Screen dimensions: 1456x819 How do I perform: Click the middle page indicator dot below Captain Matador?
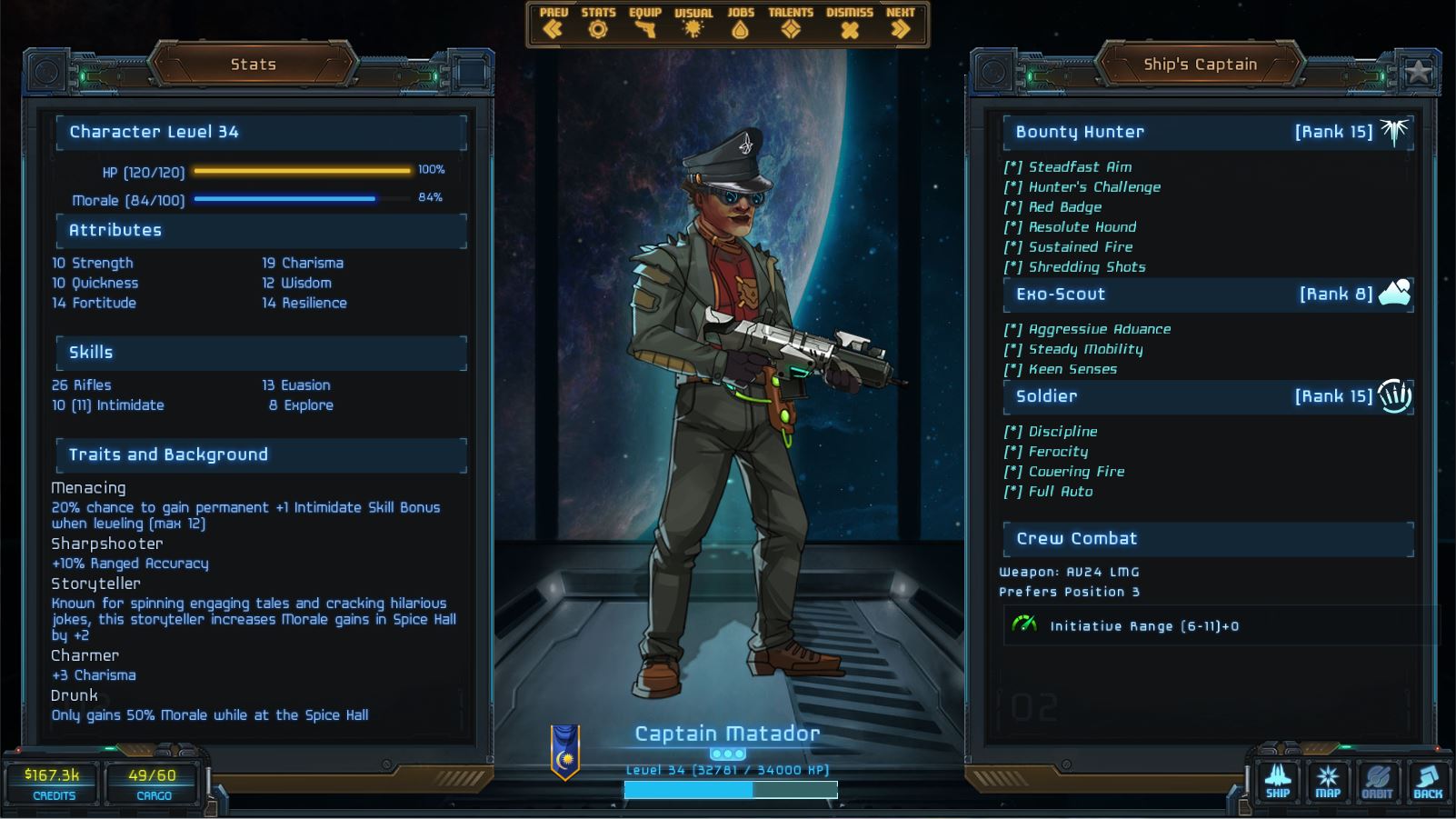tap(726, 754)
